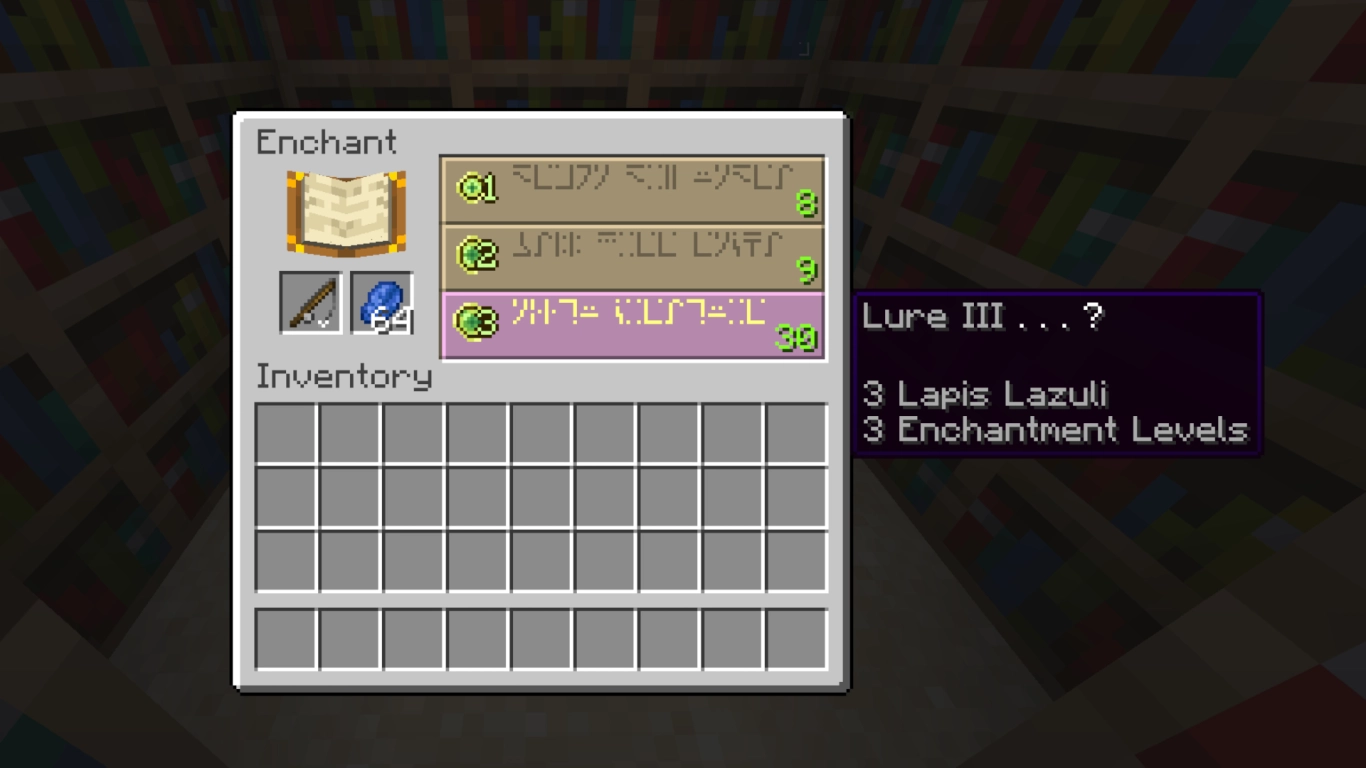The height and width of the screenshot is (768, 1366).
Task: Click the 3 Enchantment Levels cost text
Action: [x=1053, y=431]
